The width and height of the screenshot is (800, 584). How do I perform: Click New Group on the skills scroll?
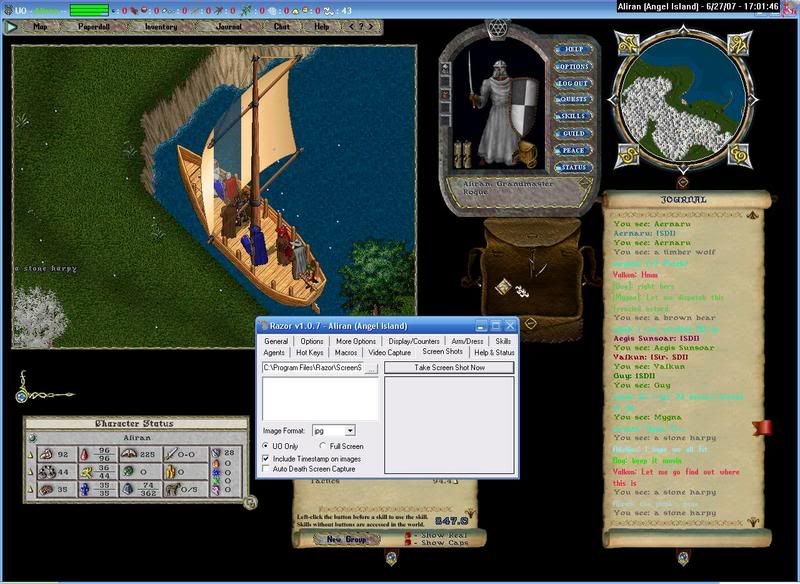click(x=342, y=540)
